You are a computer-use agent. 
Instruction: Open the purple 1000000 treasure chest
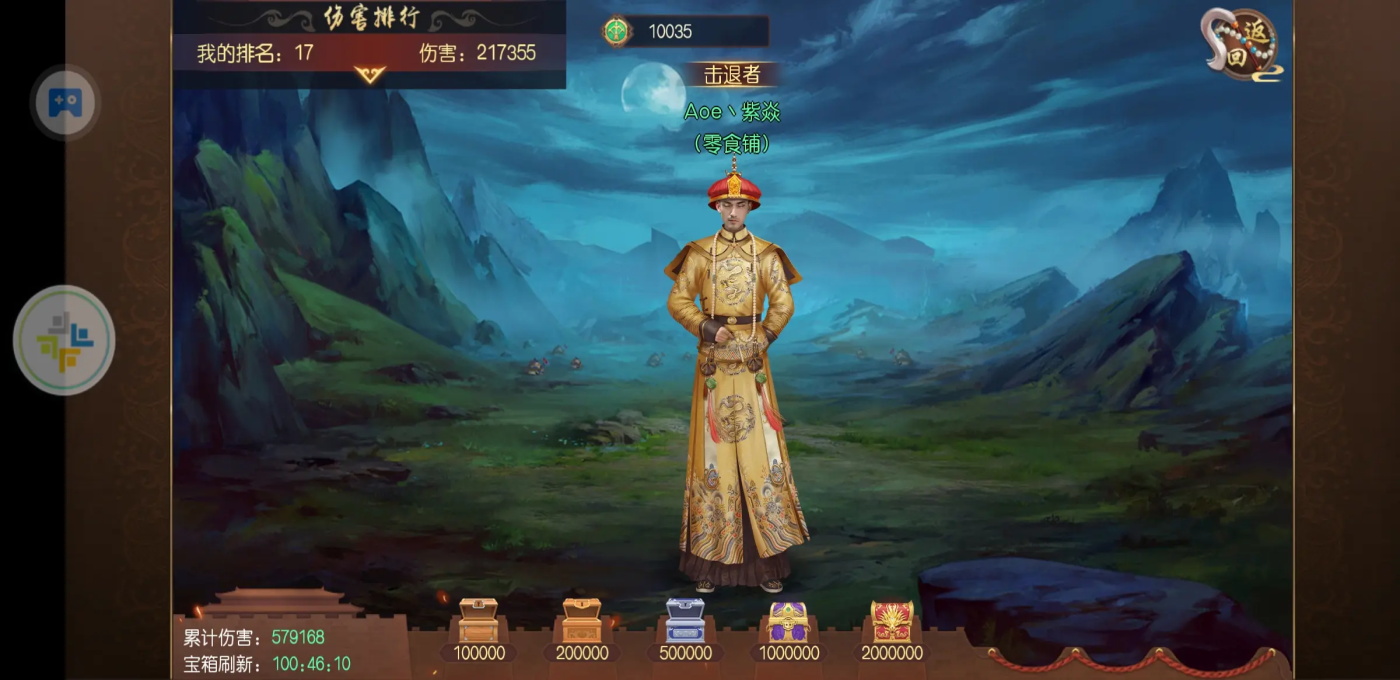(x=788, y=621)
